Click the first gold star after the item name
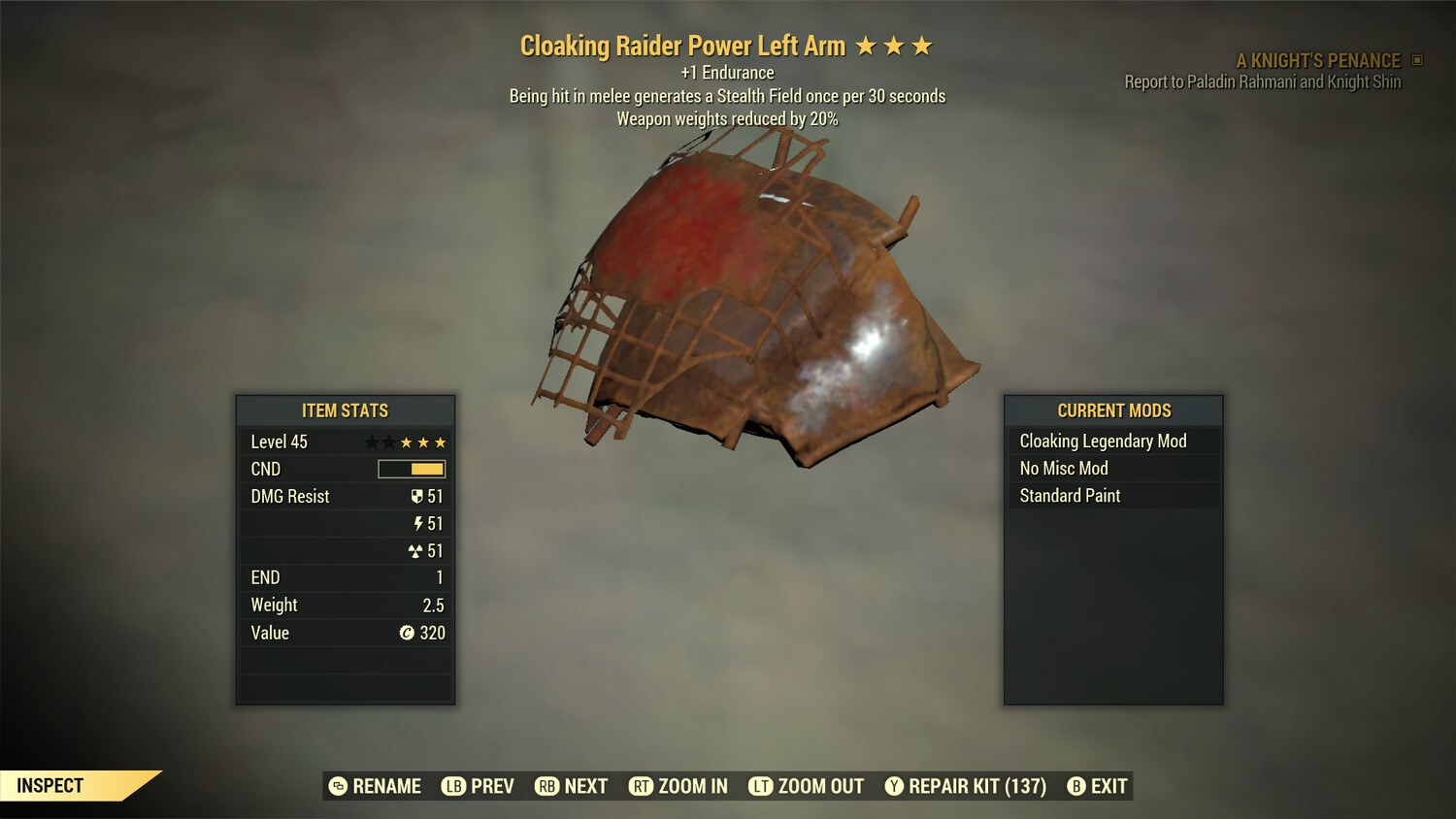Screen dimensions: 1456x819 point(867,45)
